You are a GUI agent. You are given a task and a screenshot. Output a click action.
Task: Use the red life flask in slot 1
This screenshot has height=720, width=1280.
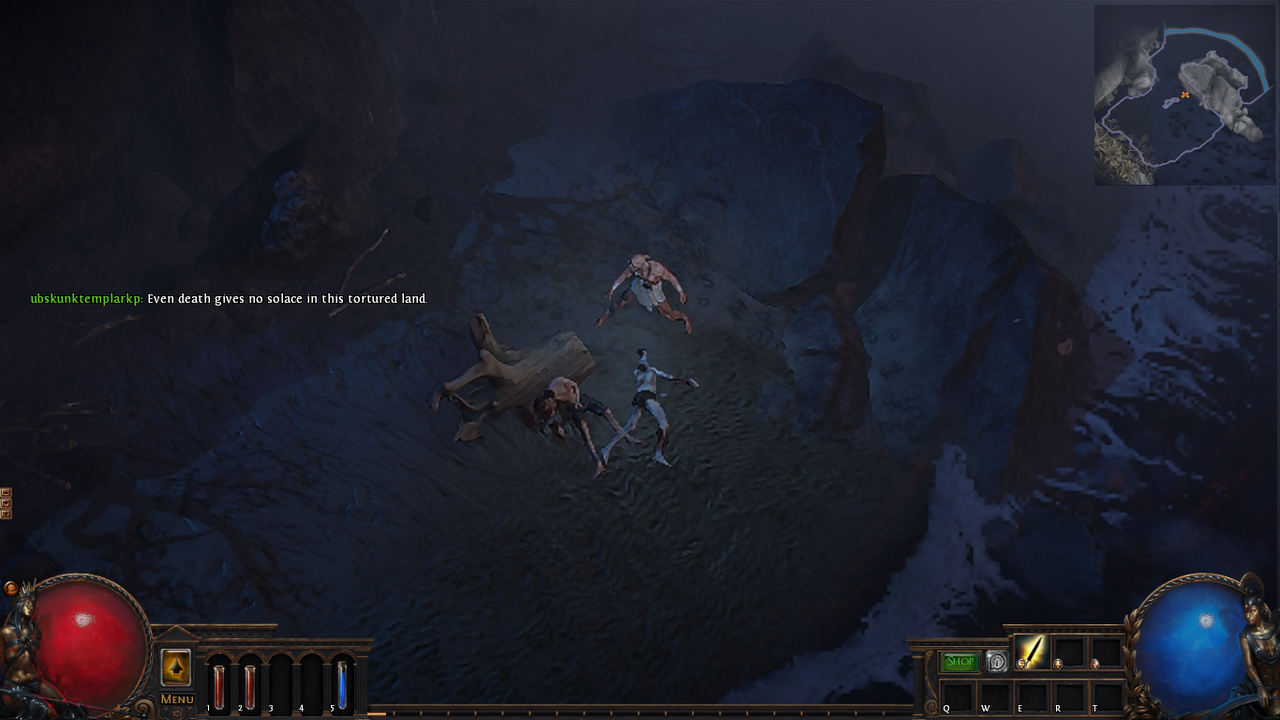click(x=219, y=687)
